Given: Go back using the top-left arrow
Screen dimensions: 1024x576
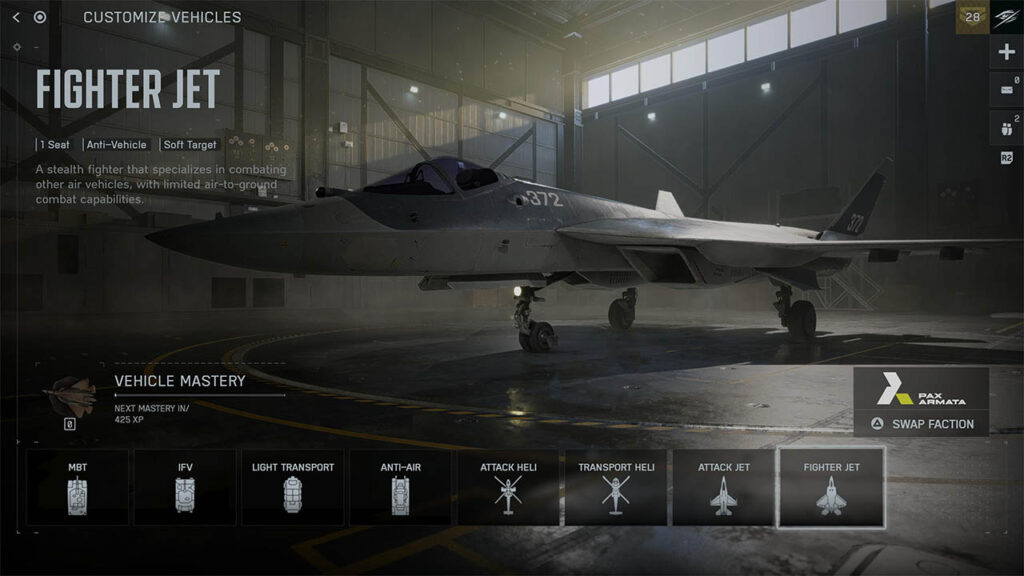Looking at the screenshot, I should pyautogui.click(x=16, y=17).
